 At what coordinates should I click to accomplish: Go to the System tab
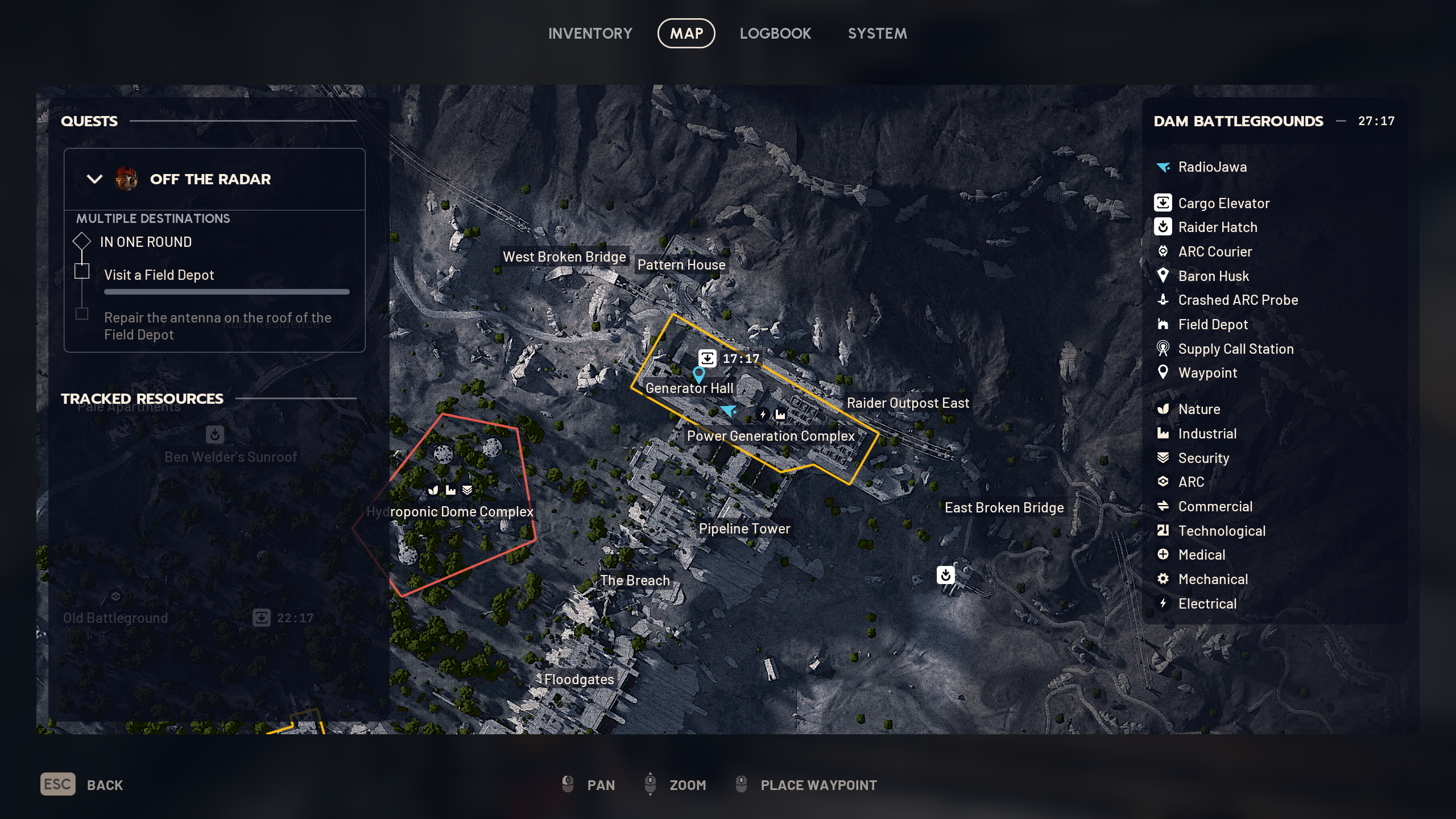point(877,34)
